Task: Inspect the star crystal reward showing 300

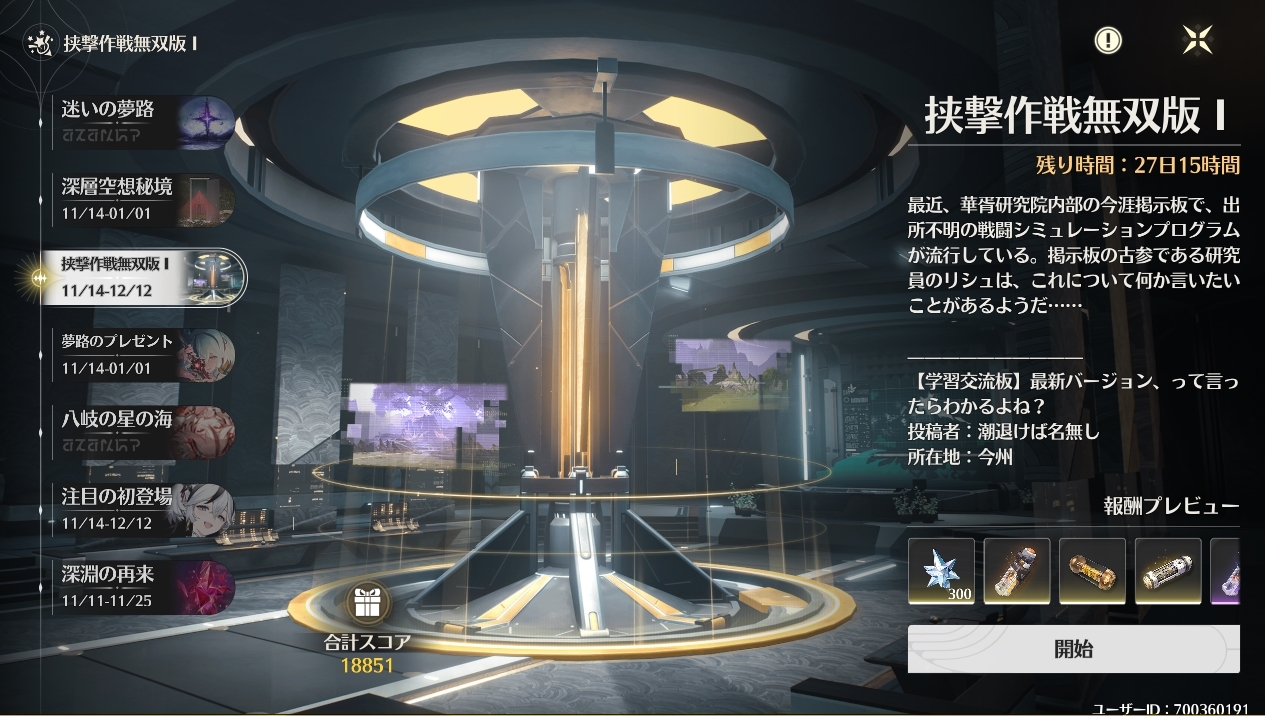Action: [x=941, y=571]
